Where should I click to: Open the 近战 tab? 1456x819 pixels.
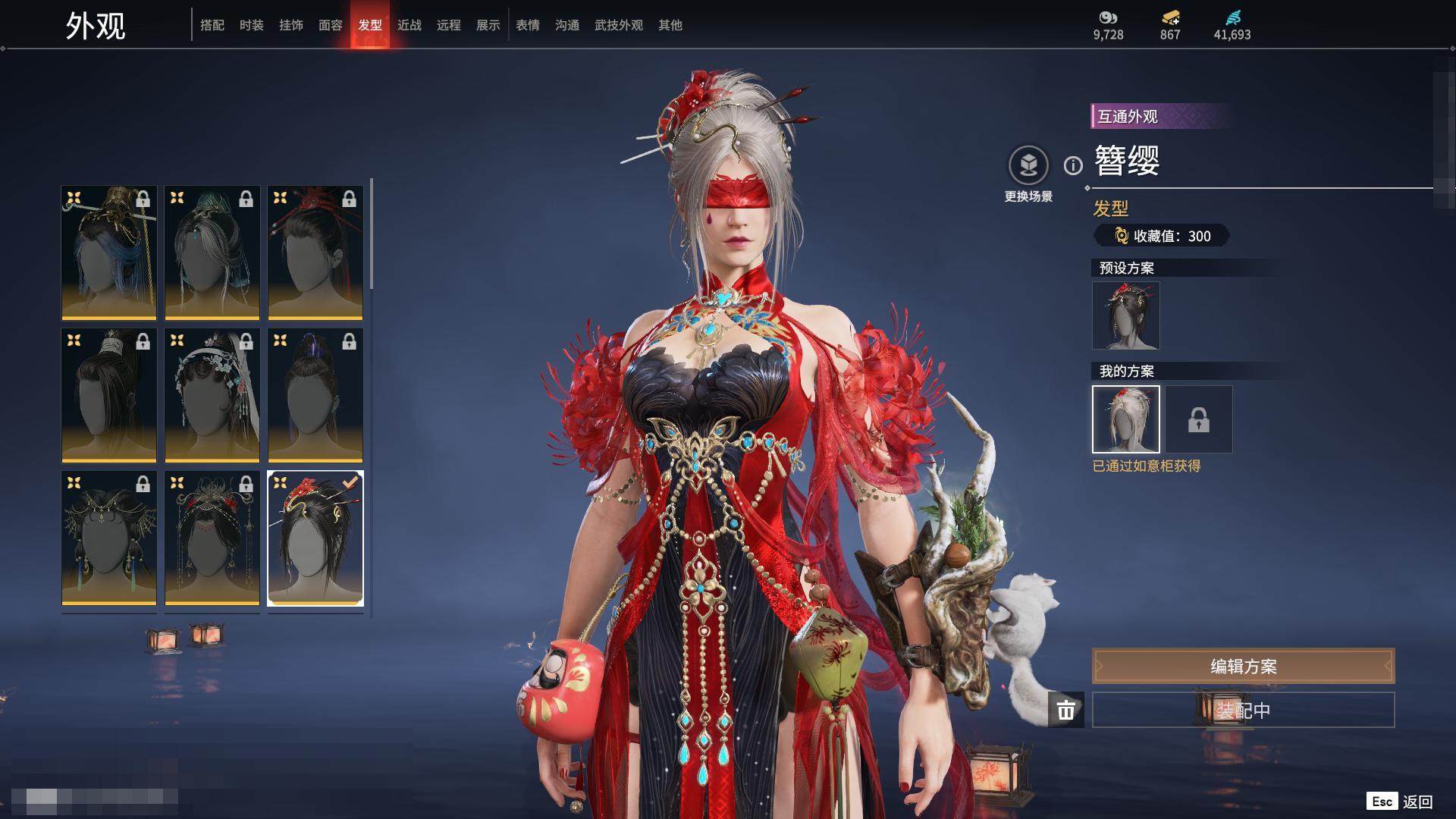point(409,25)
